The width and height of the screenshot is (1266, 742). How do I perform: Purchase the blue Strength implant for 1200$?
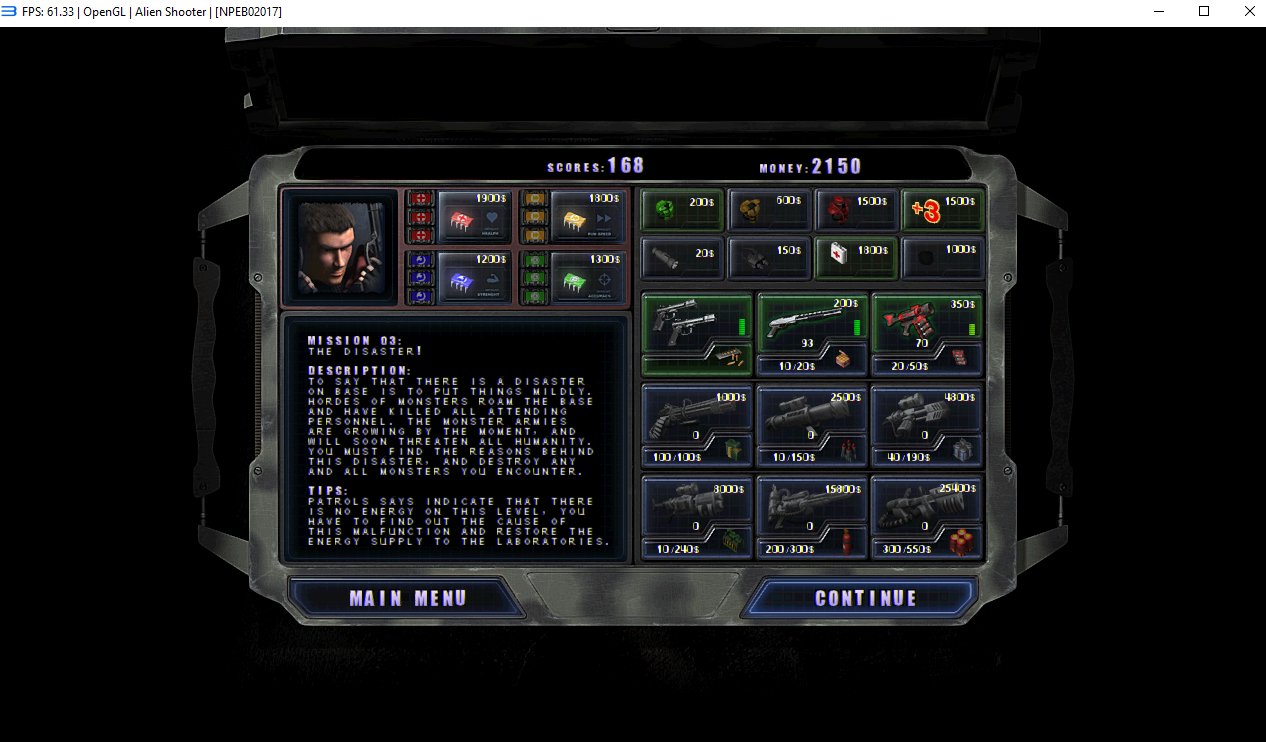point(475,277)
